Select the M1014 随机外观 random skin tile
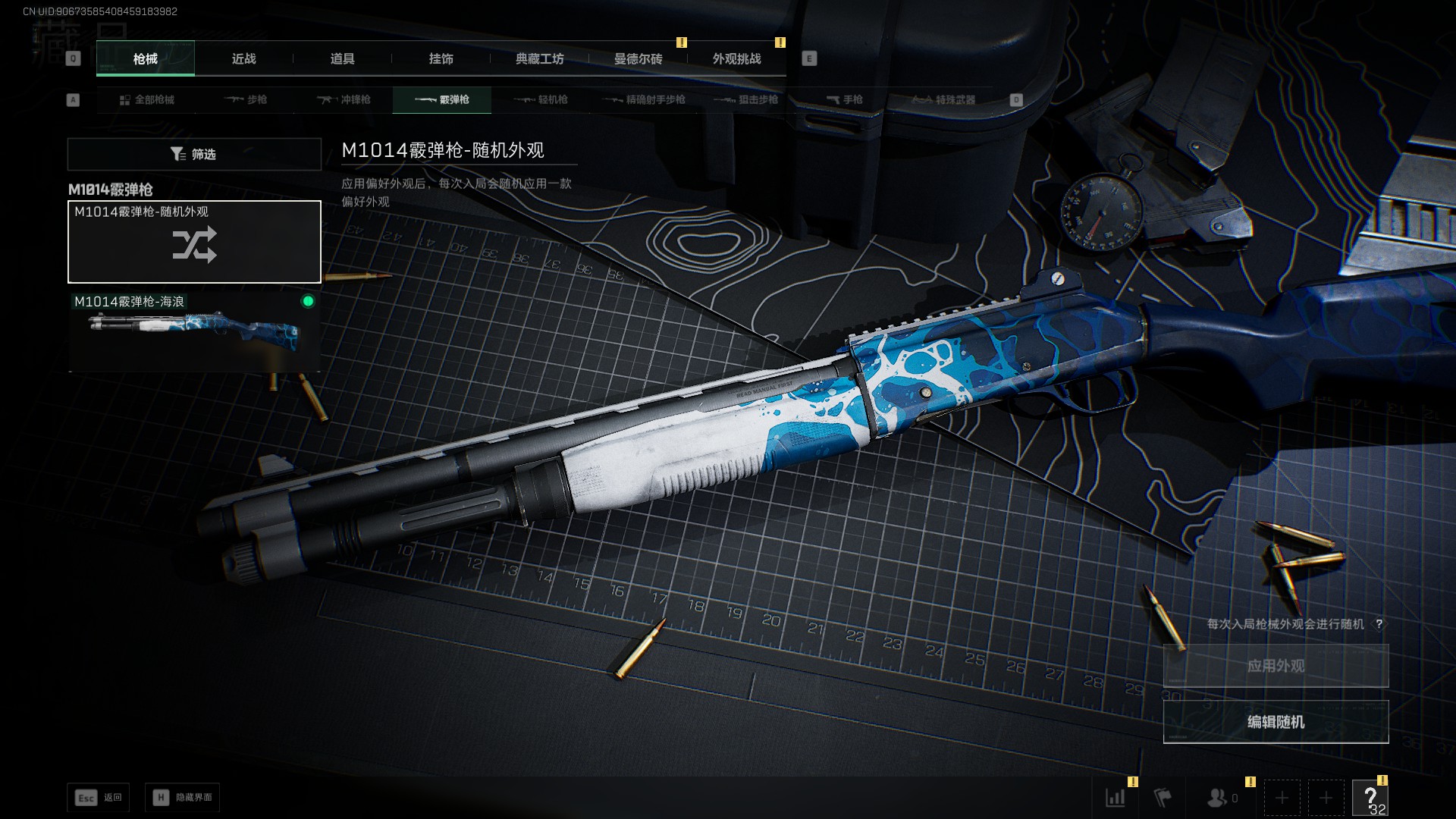The image size is (1456, 819). pyautogui.click(x=194, y=243)
